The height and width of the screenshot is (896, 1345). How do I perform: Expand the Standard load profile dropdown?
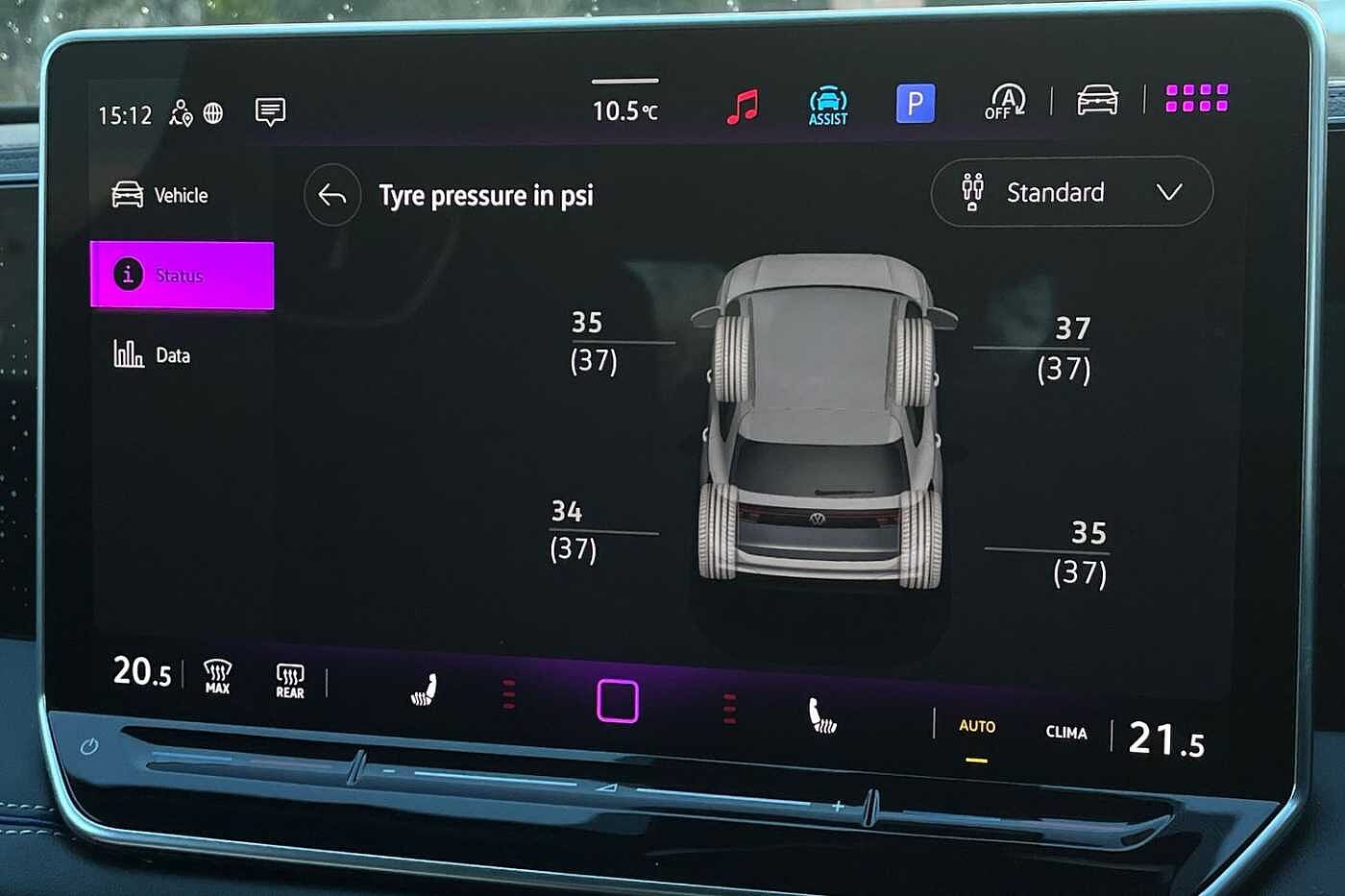[1070, 193]
